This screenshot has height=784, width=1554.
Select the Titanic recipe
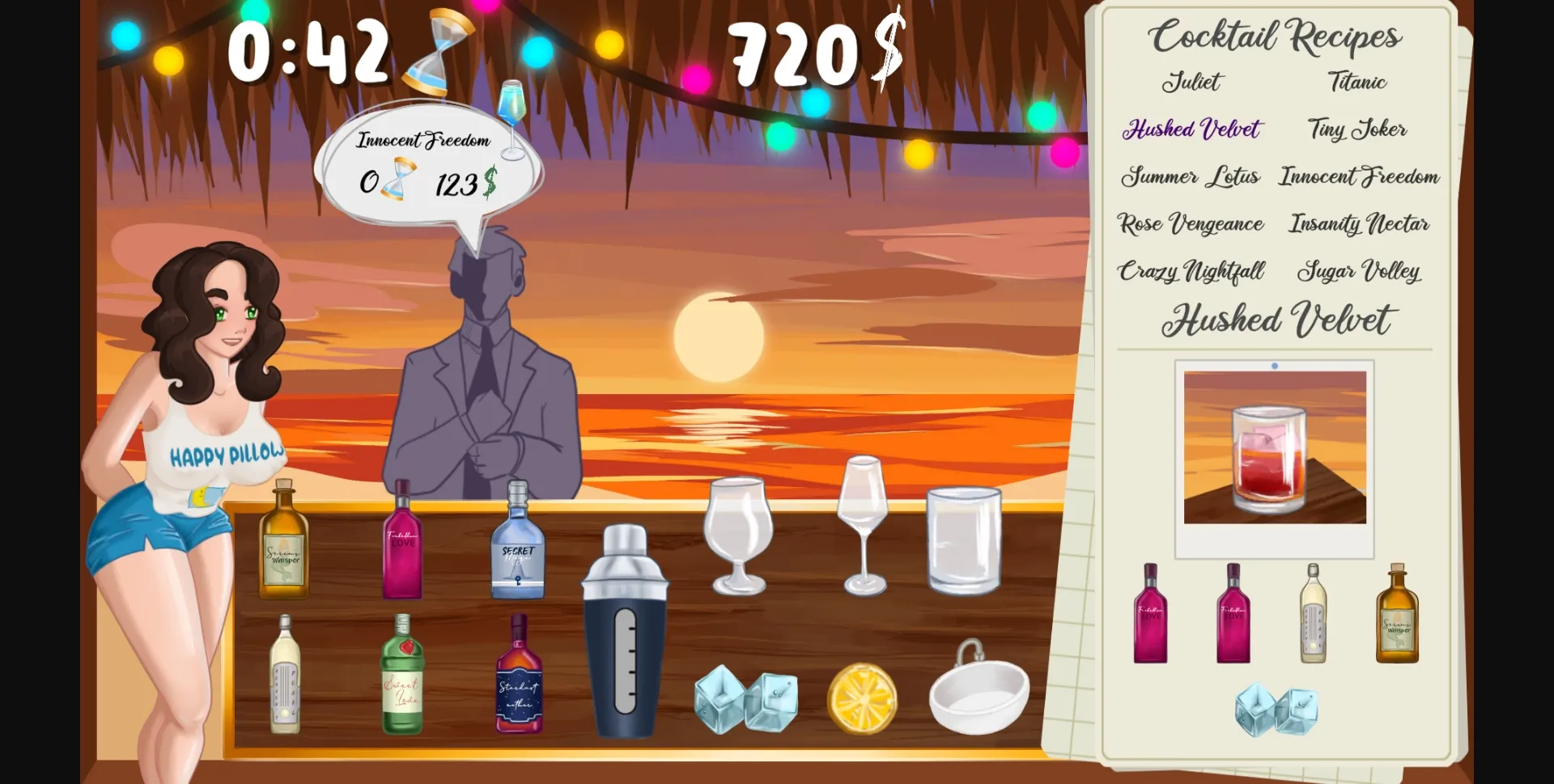click(1357, 82)
